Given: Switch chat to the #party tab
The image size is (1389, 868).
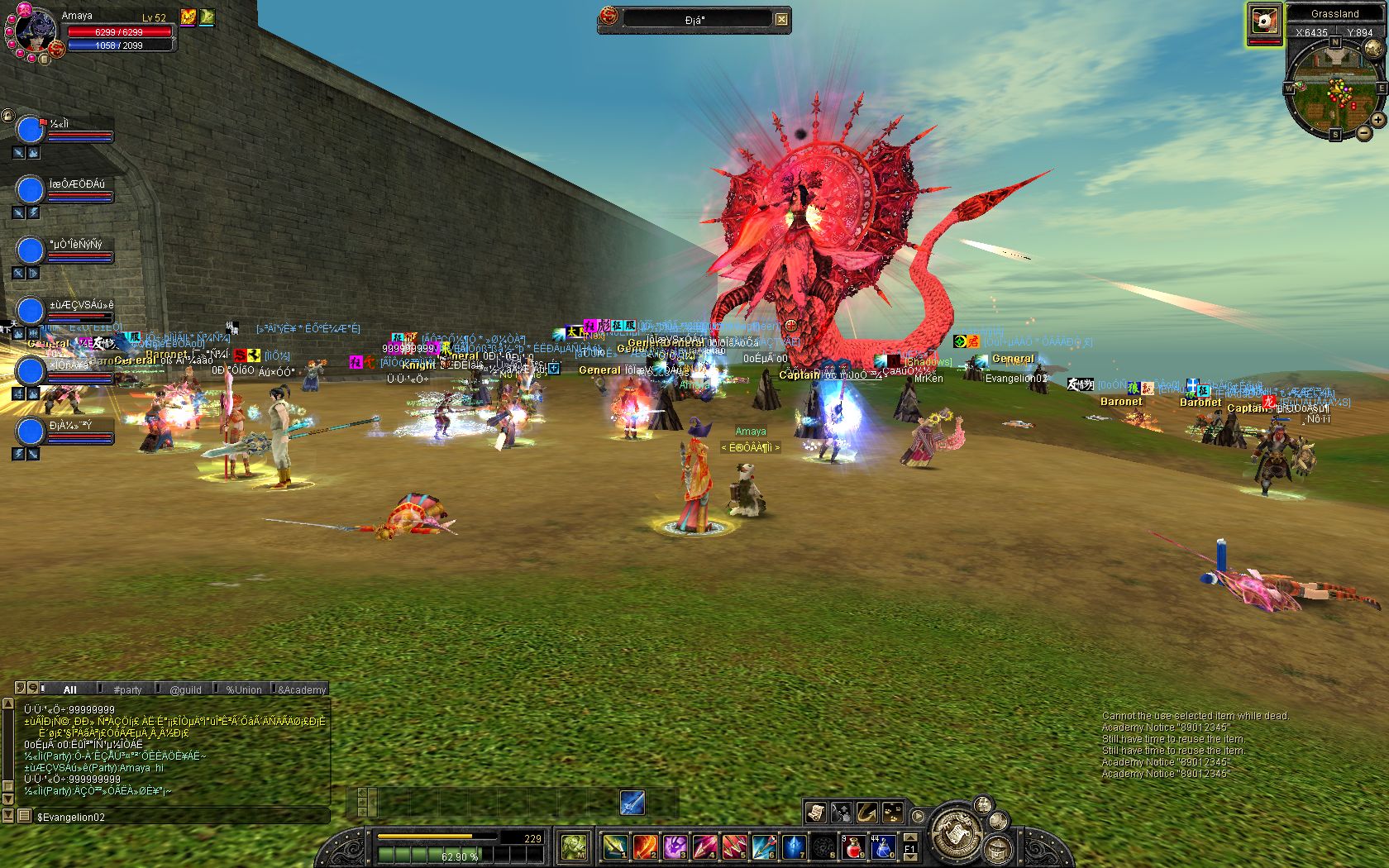Looking at the screenshot, I should tap(127, 689).
